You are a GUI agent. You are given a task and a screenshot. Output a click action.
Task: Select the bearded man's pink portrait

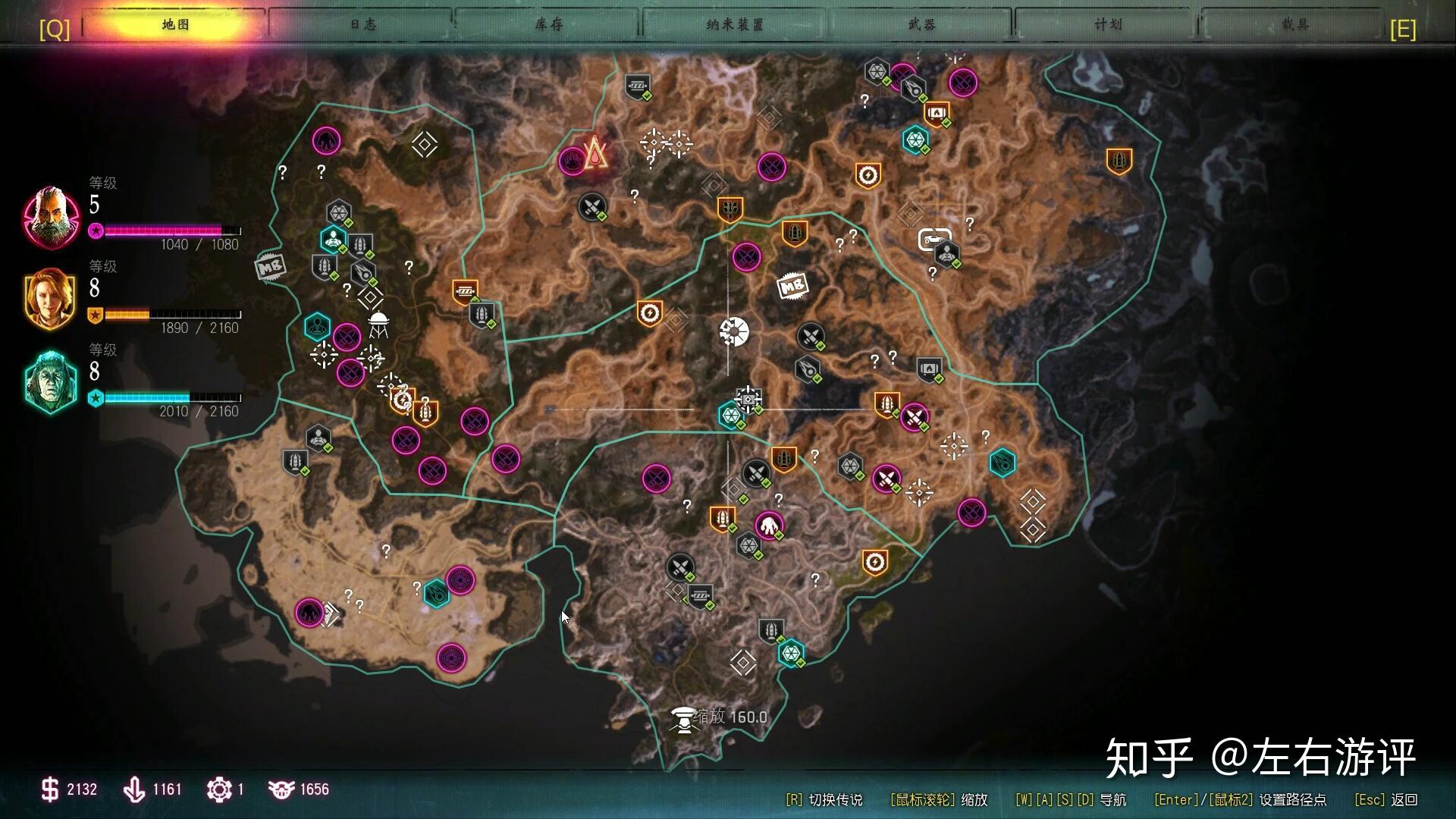[52, 218]
